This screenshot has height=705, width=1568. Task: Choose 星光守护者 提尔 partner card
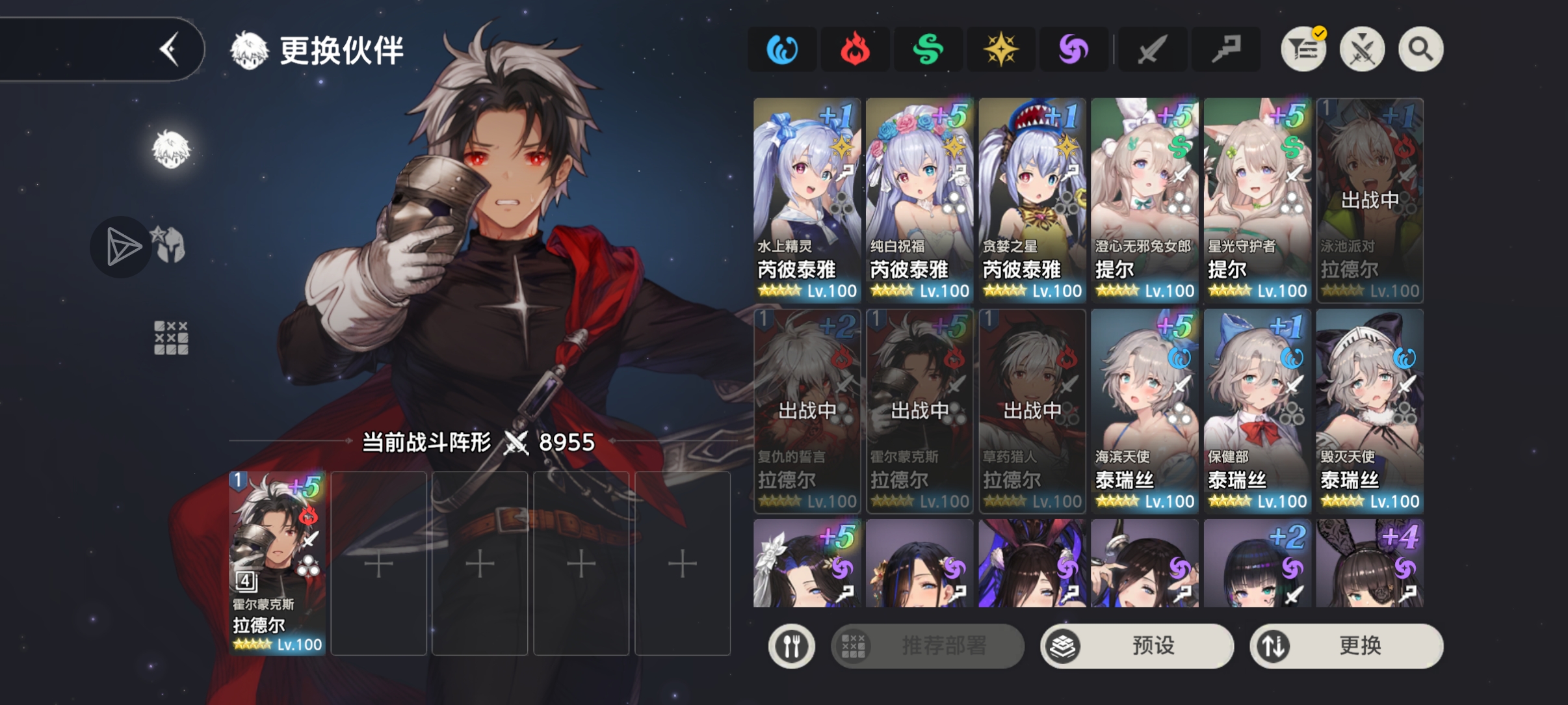[1257, 200]
